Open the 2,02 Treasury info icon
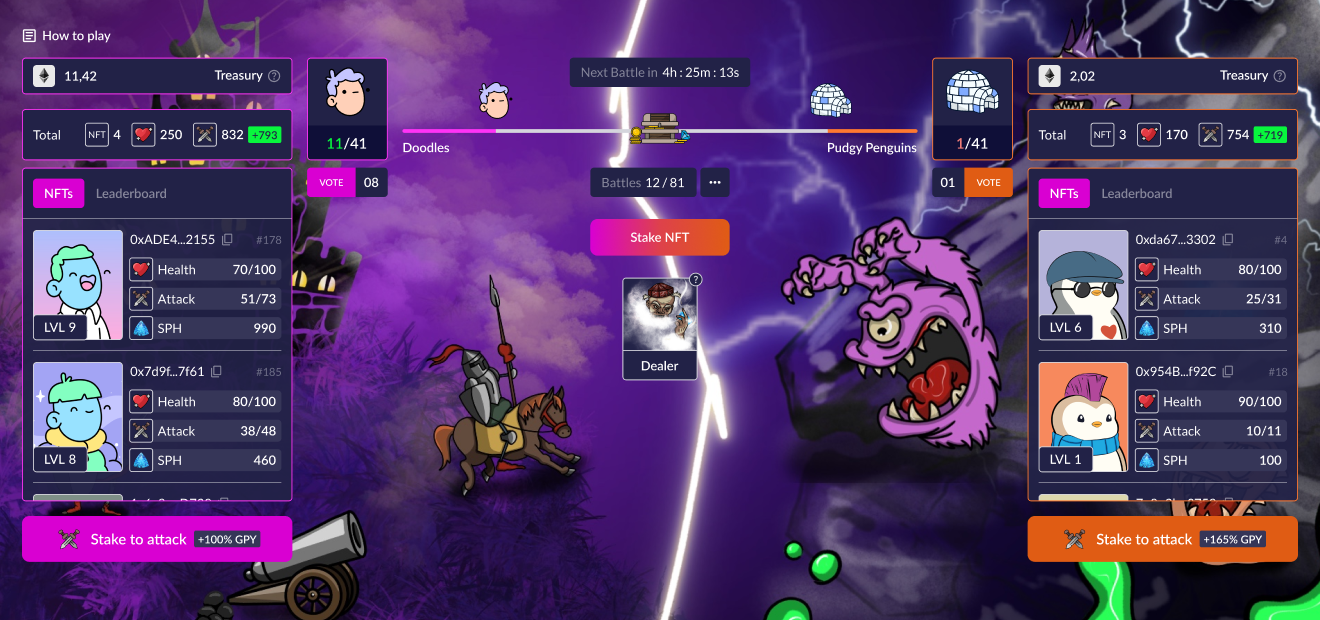This screenshot has width=1320, height=620. point(1279,76)
